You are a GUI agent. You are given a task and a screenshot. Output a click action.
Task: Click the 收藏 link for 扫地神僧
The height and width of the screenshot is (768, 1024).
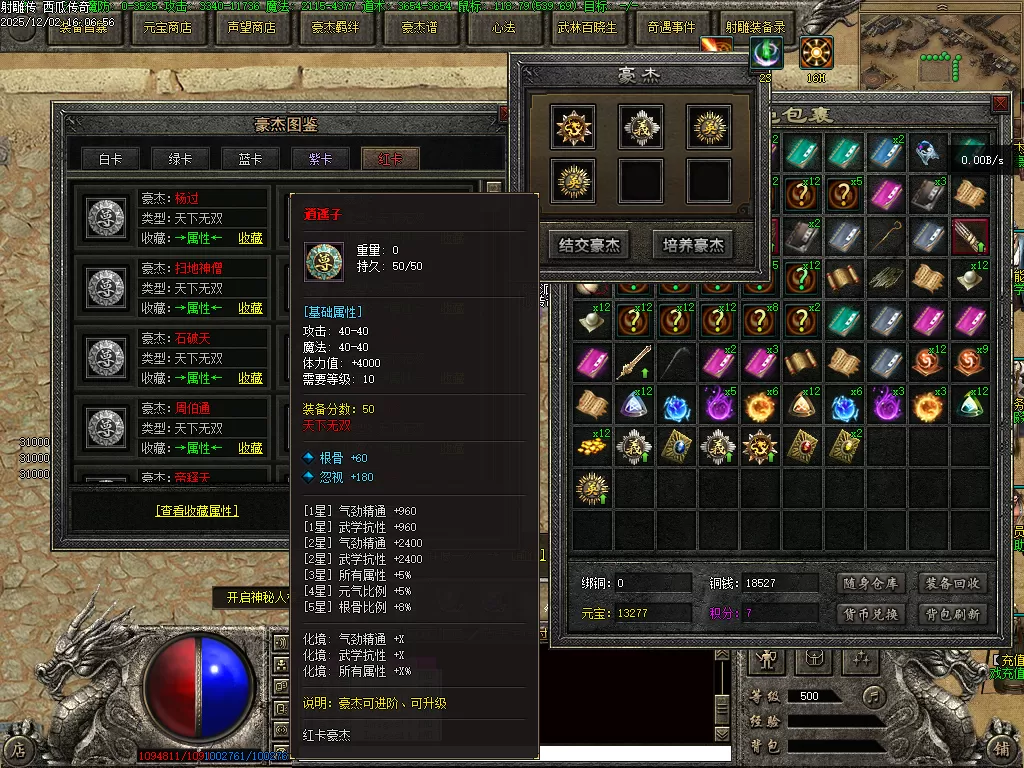point(250,308)
